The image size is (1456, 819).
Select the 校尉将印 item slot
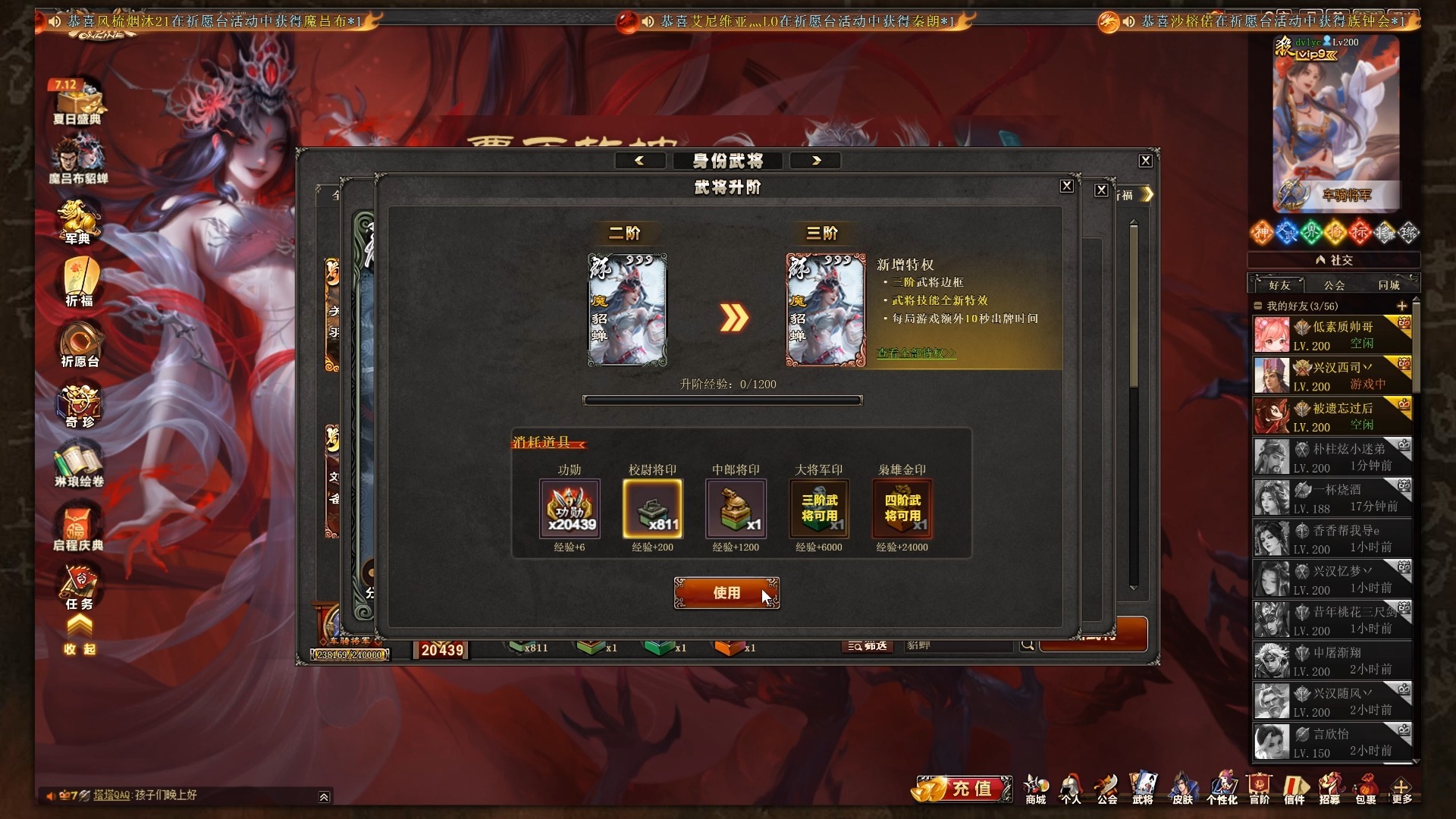(x=652, y=508)
